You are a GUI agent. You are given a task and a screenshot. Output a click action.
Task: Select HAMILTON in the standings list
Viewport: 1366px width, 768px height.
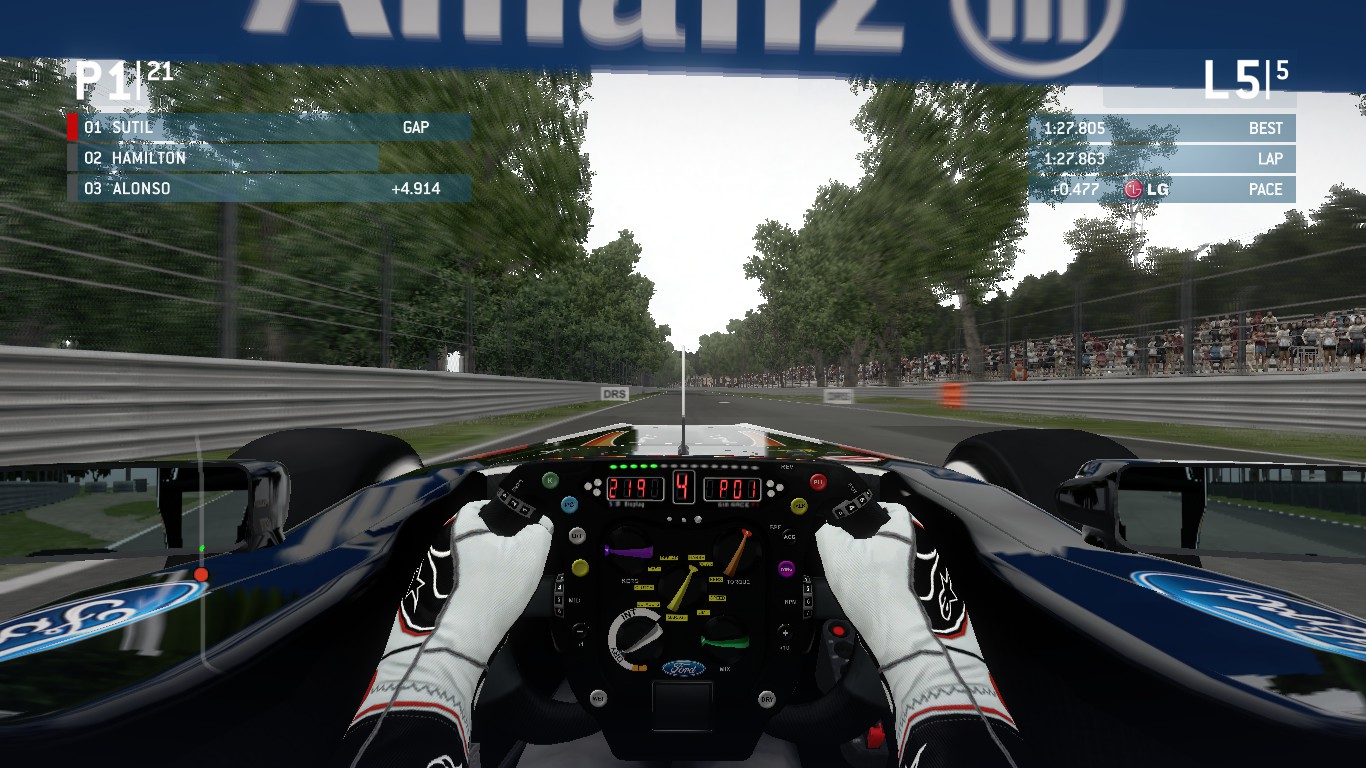click(x=150, y=158)
